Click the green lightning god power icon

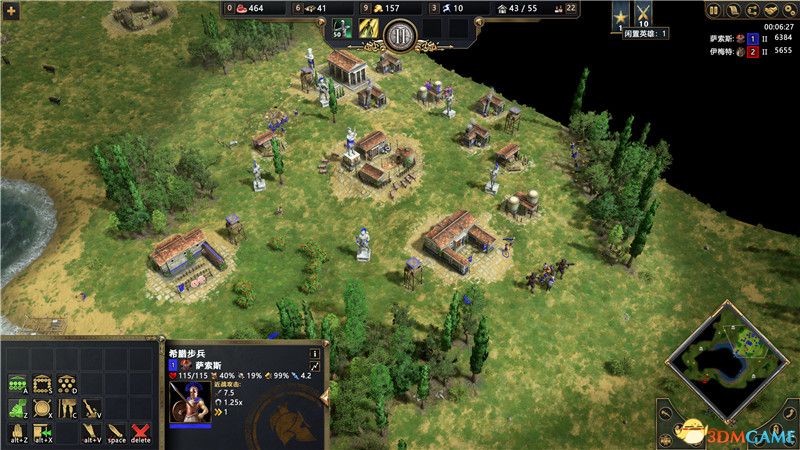pos(343,30)
